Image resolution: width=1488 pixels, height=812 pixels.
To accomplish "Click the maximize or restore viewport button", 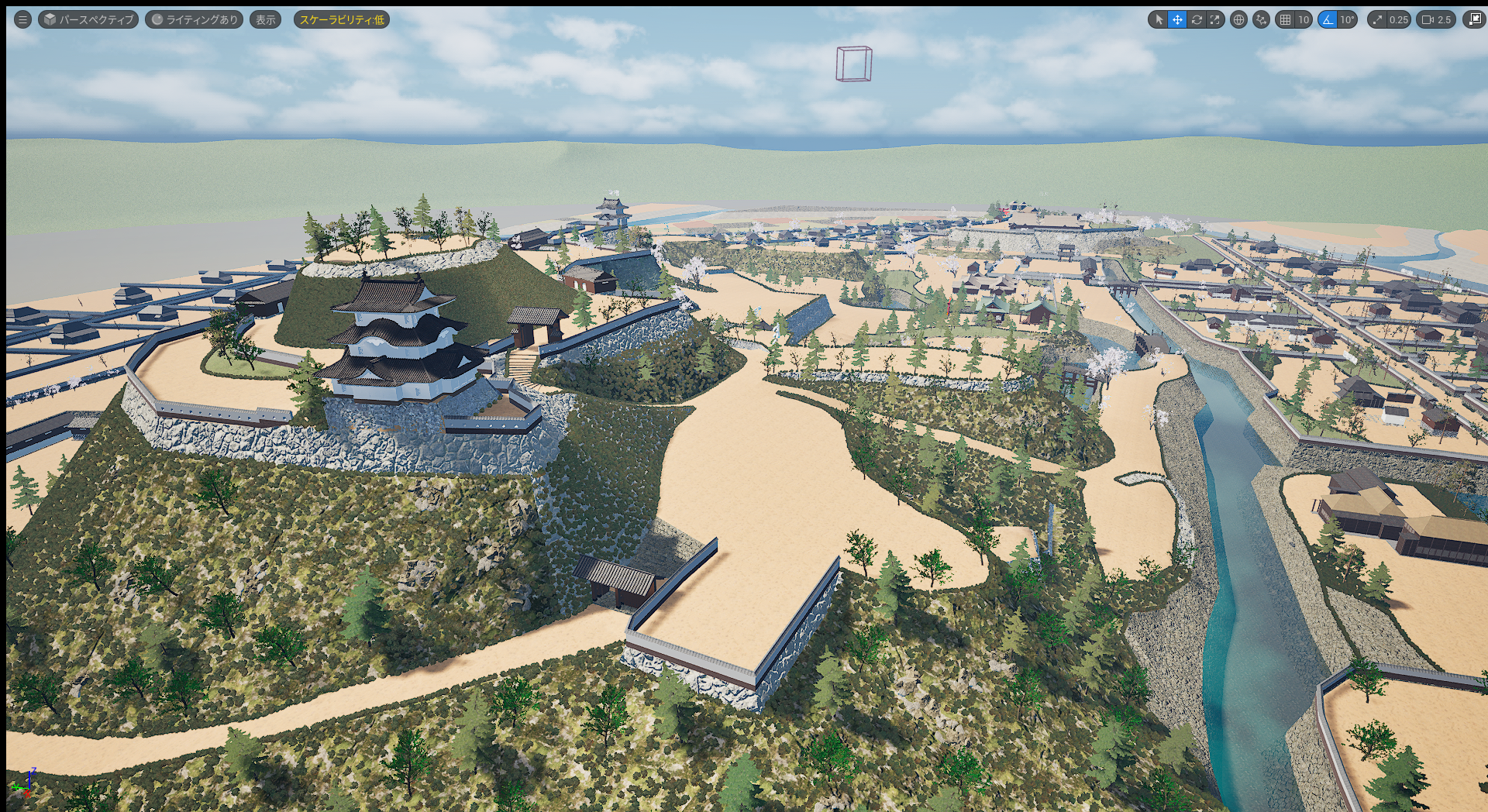I will point(1473,19).
